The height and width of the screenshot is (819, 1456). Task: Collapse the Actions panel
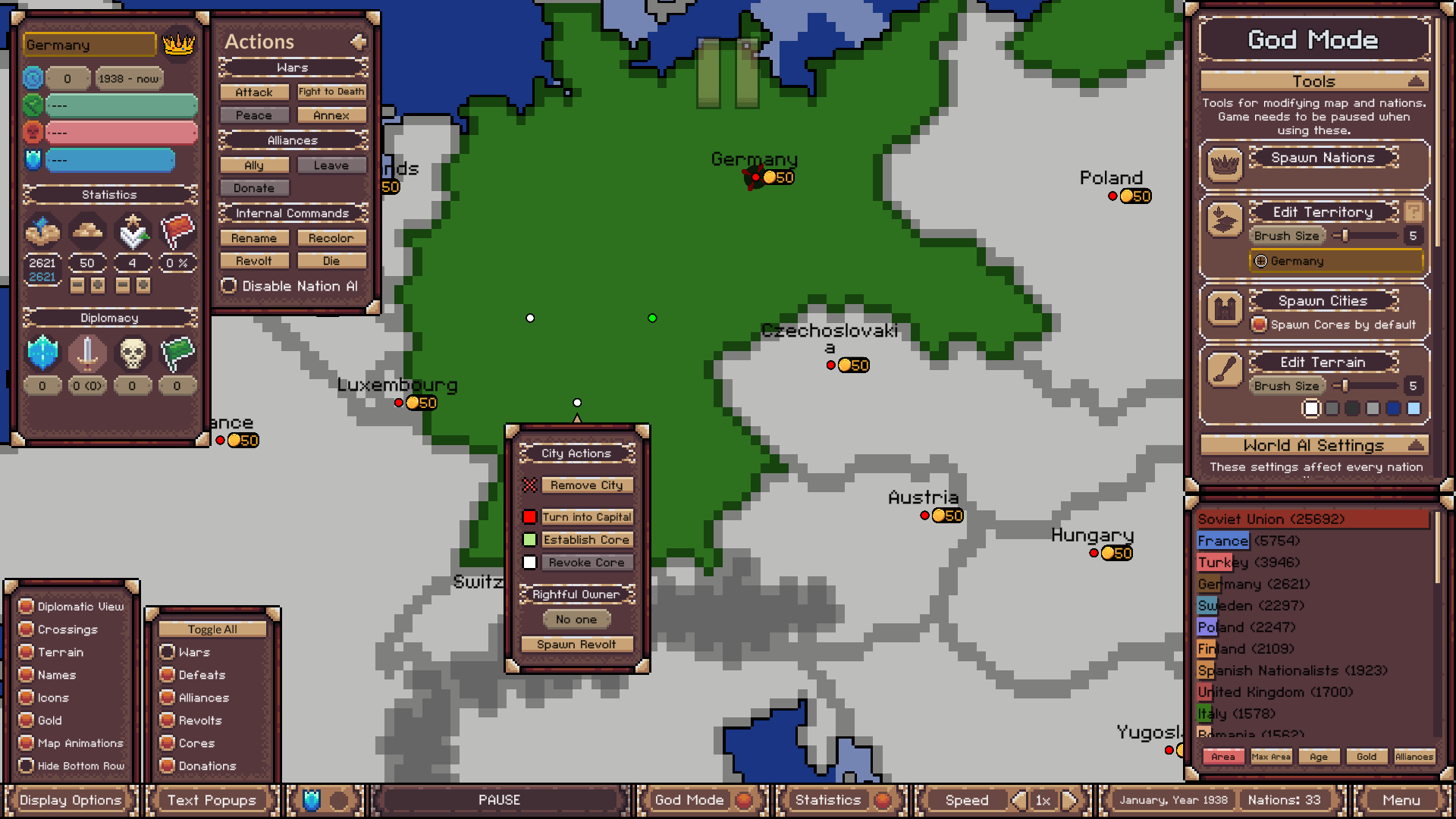[x=359, y=42]
